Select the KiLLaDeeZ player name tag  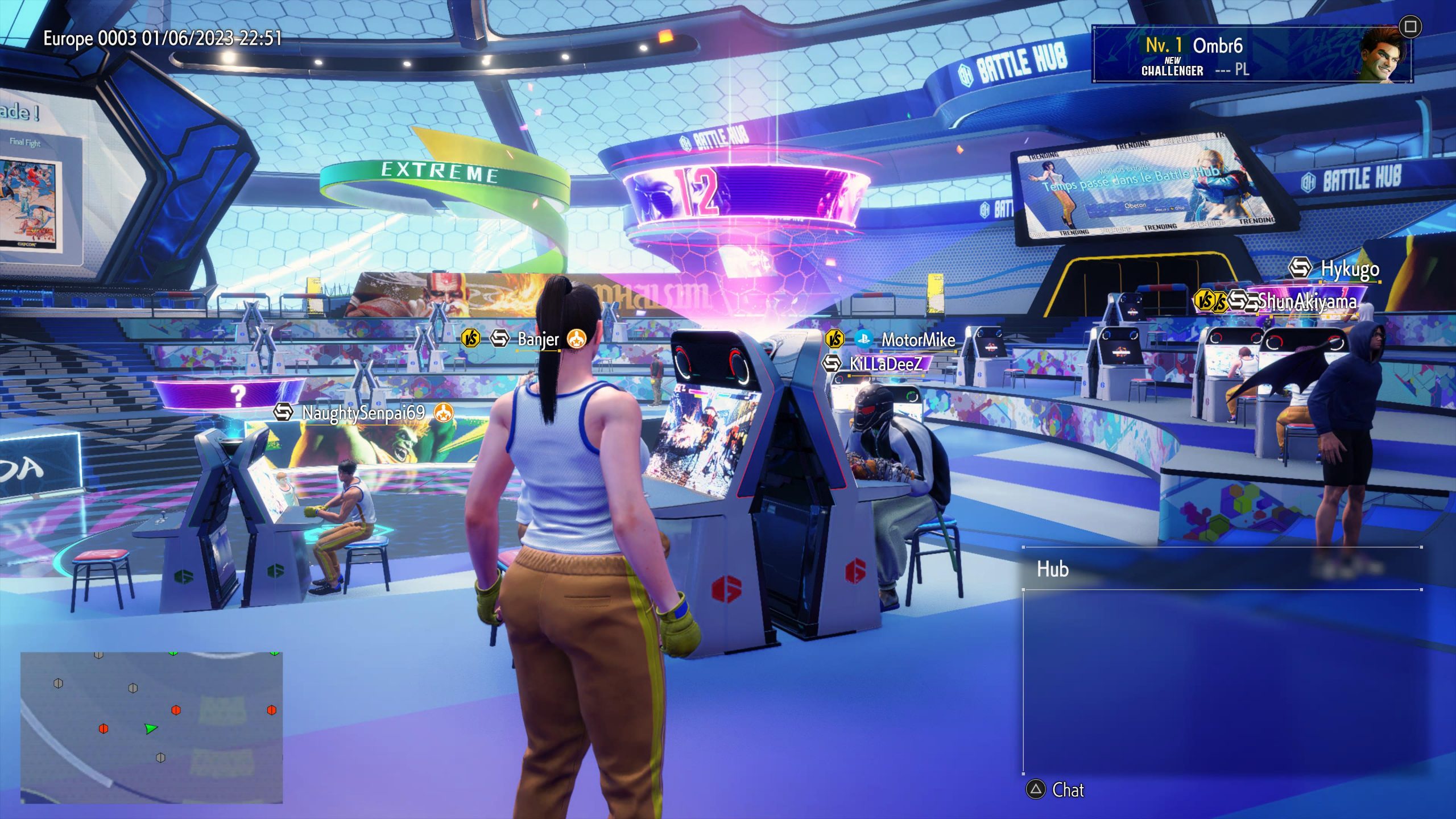coord(885,364)
